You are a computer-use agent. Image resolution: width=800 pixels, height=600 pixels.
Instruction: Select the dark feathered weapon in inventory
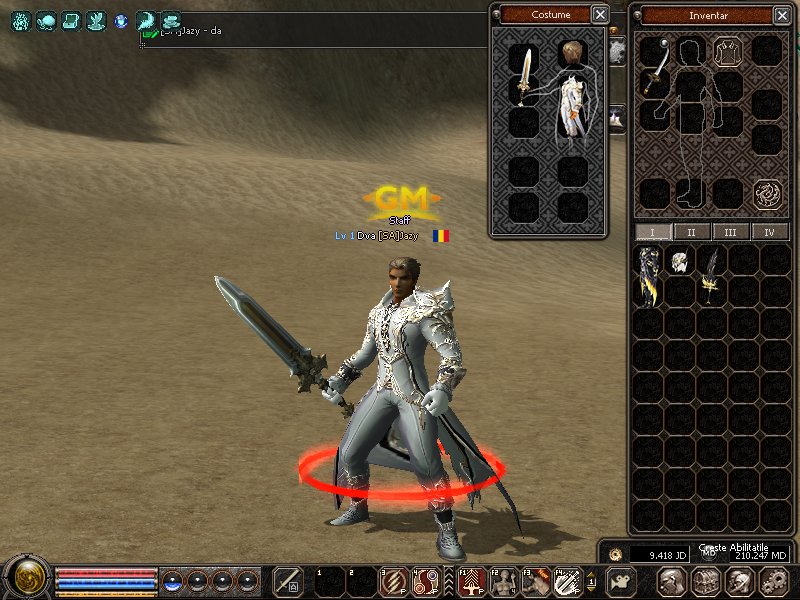[712, 274]
